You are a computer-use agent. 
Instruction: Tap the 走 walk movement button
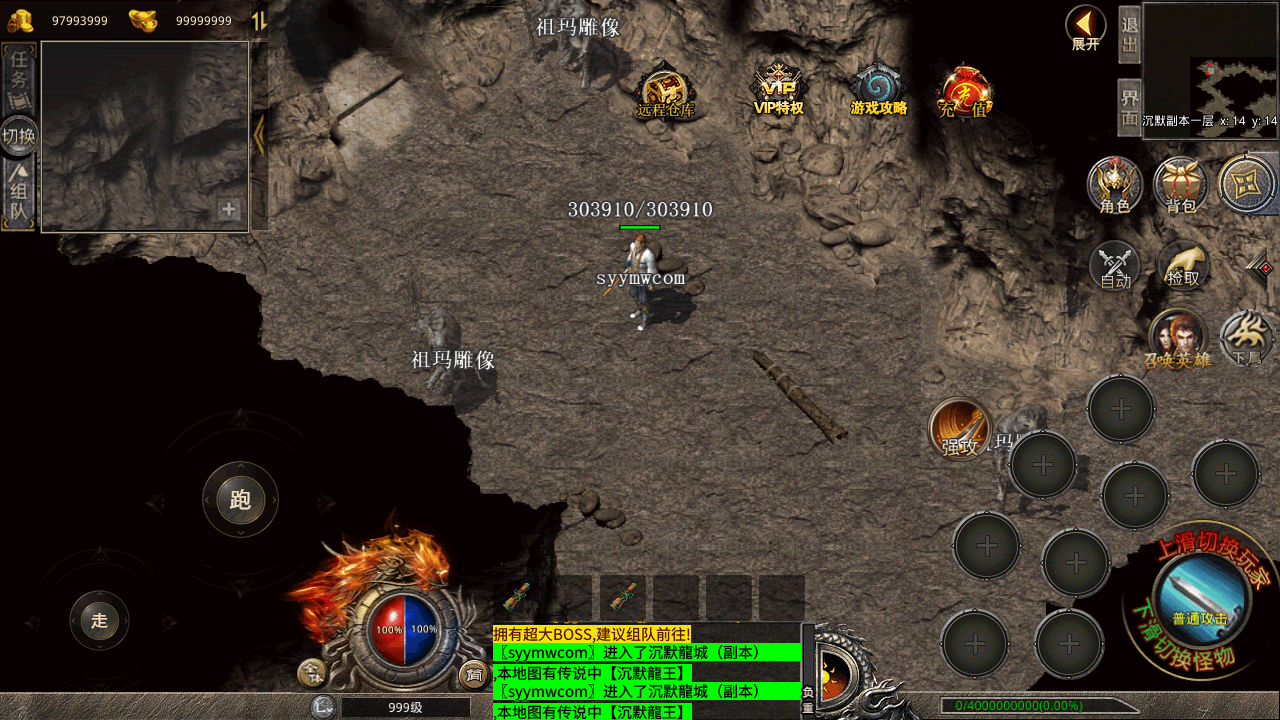[x=99, y=620]
